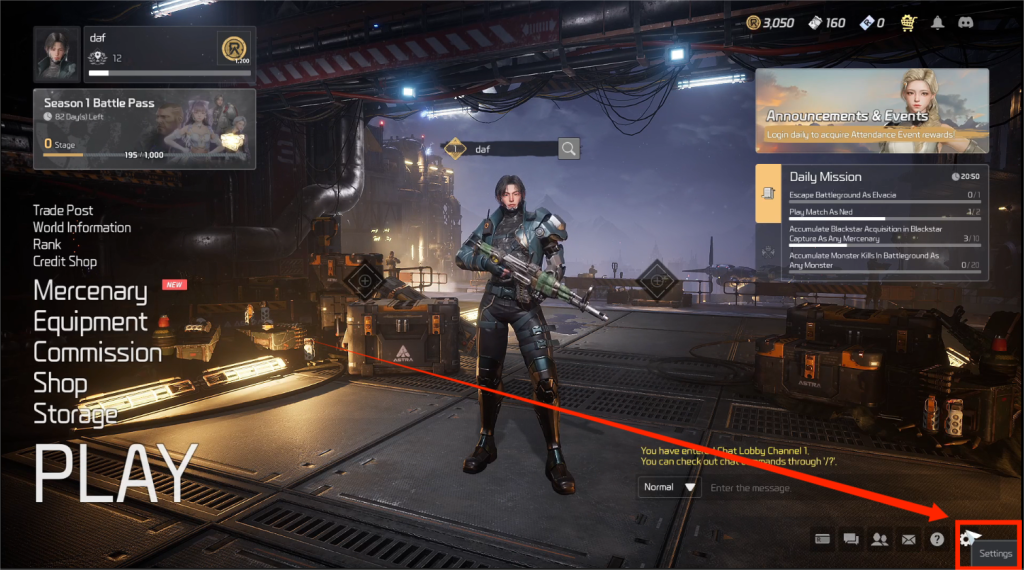The width and height of the screenshot is (1024, 570).
Task: Click the magnifier search button beside daf
Action: click(x=568, y=149)
